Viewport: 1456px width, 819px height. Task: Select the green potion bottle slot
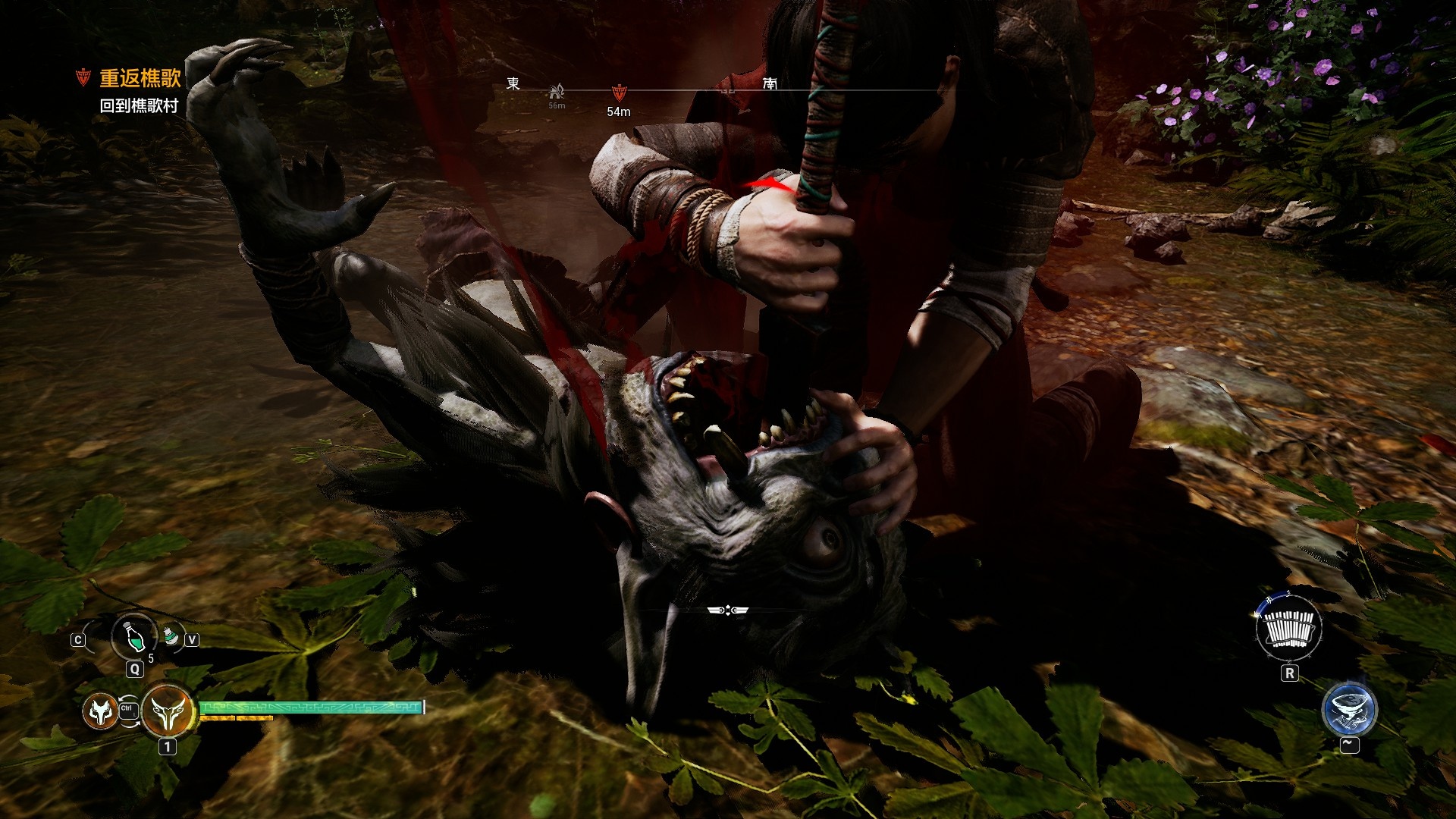click(x=134, y=635)
